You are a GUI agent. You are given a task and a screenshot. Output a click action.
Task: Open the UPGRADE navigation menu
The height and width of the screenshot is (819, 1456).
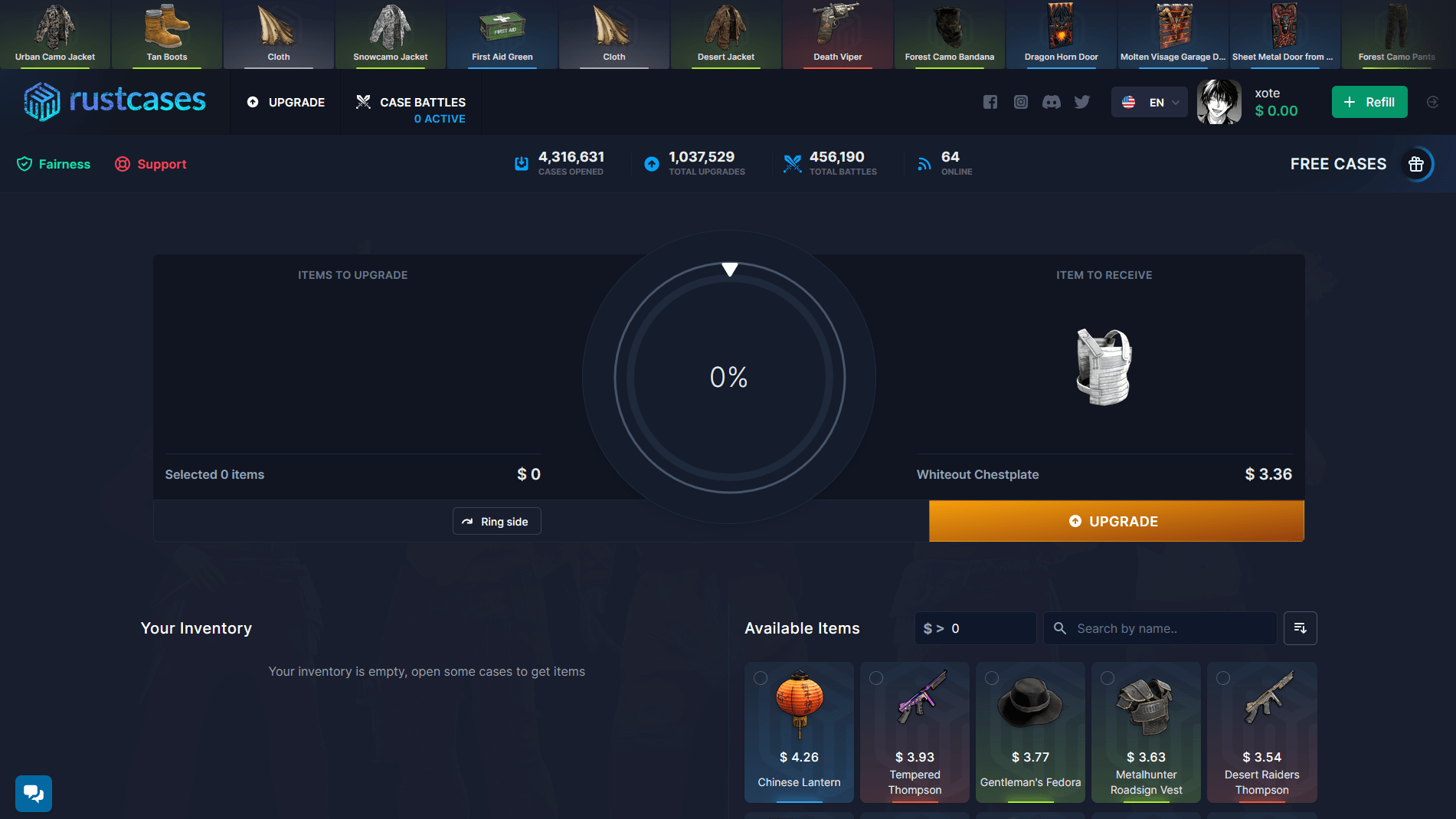click(x=285, y=102)
